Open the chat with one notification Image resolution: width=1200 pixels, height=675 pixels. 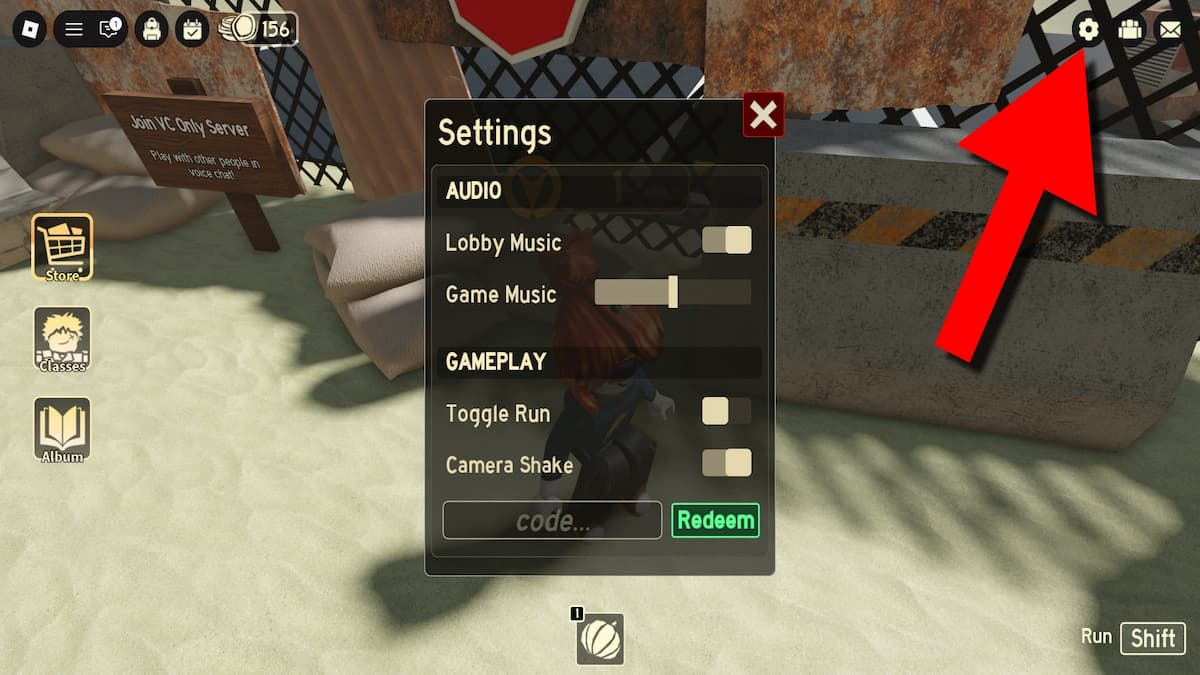pos(109,29)
